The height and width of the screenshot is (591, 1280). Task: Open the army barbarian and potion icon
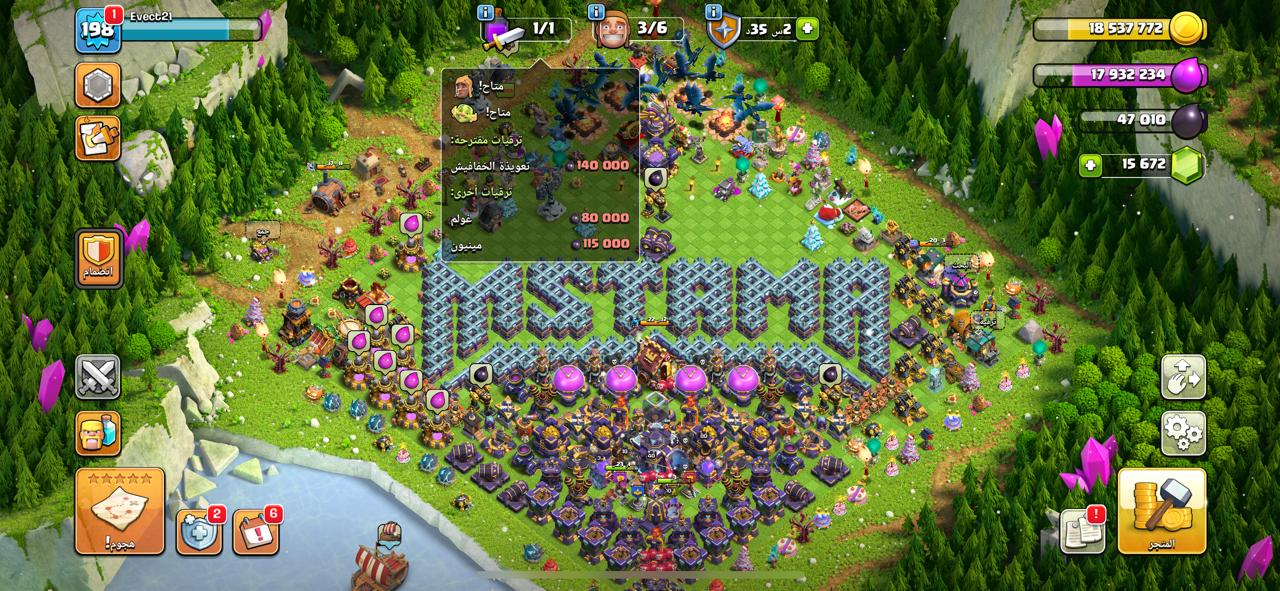click(x=98, y=434)
